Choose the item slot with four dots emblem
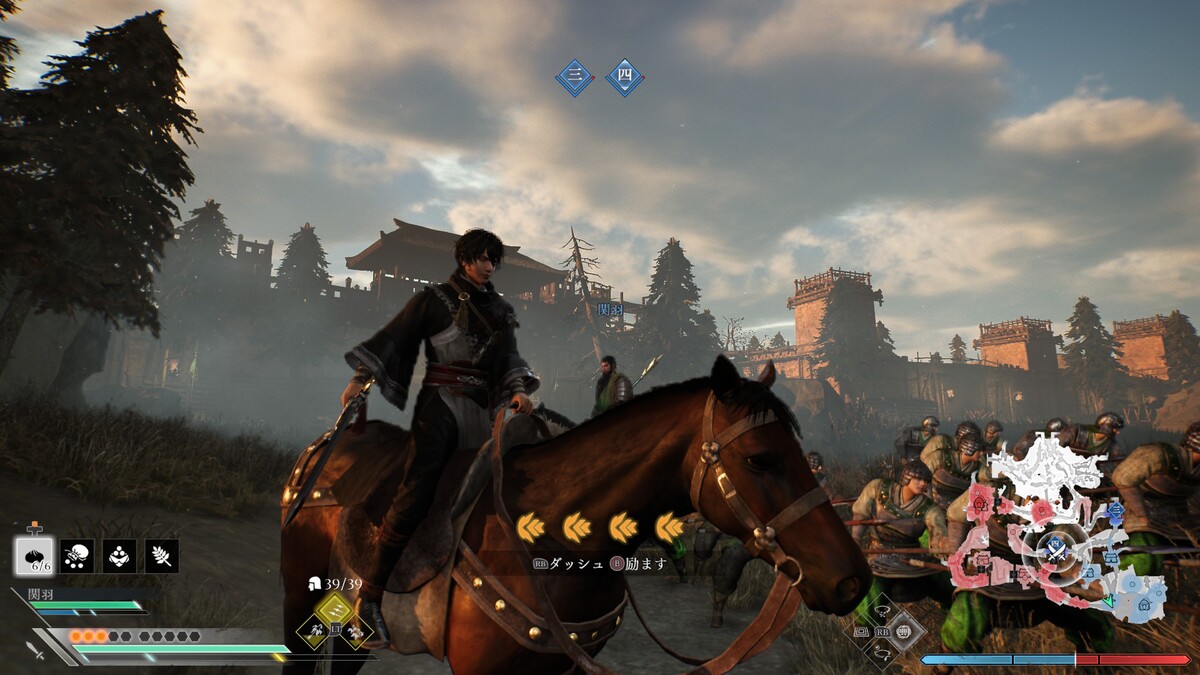1200x675 pixels. point(119,556)
